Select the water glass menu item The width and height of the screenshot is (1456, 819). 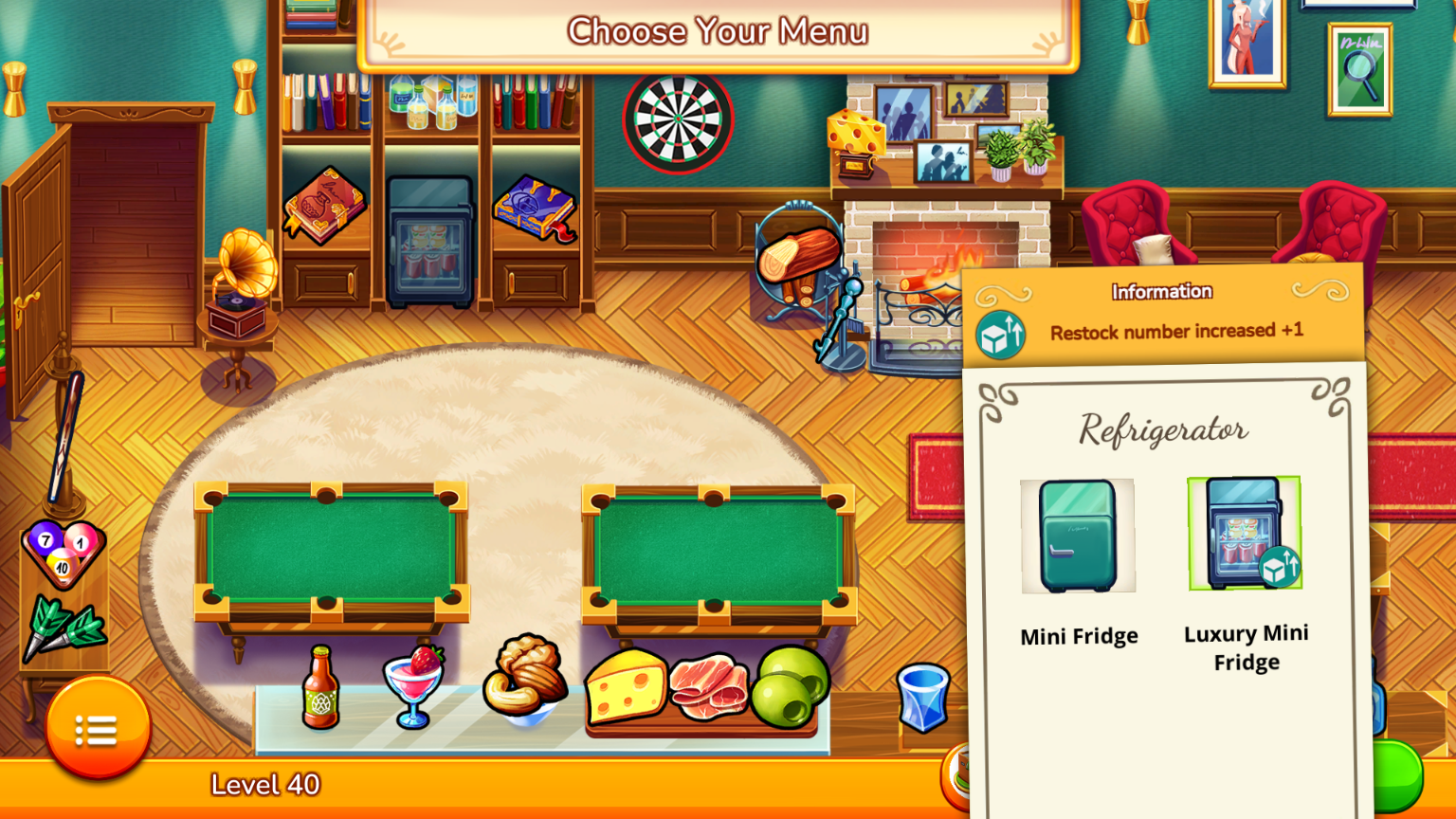pyautogui.click(x=921, y=699)
